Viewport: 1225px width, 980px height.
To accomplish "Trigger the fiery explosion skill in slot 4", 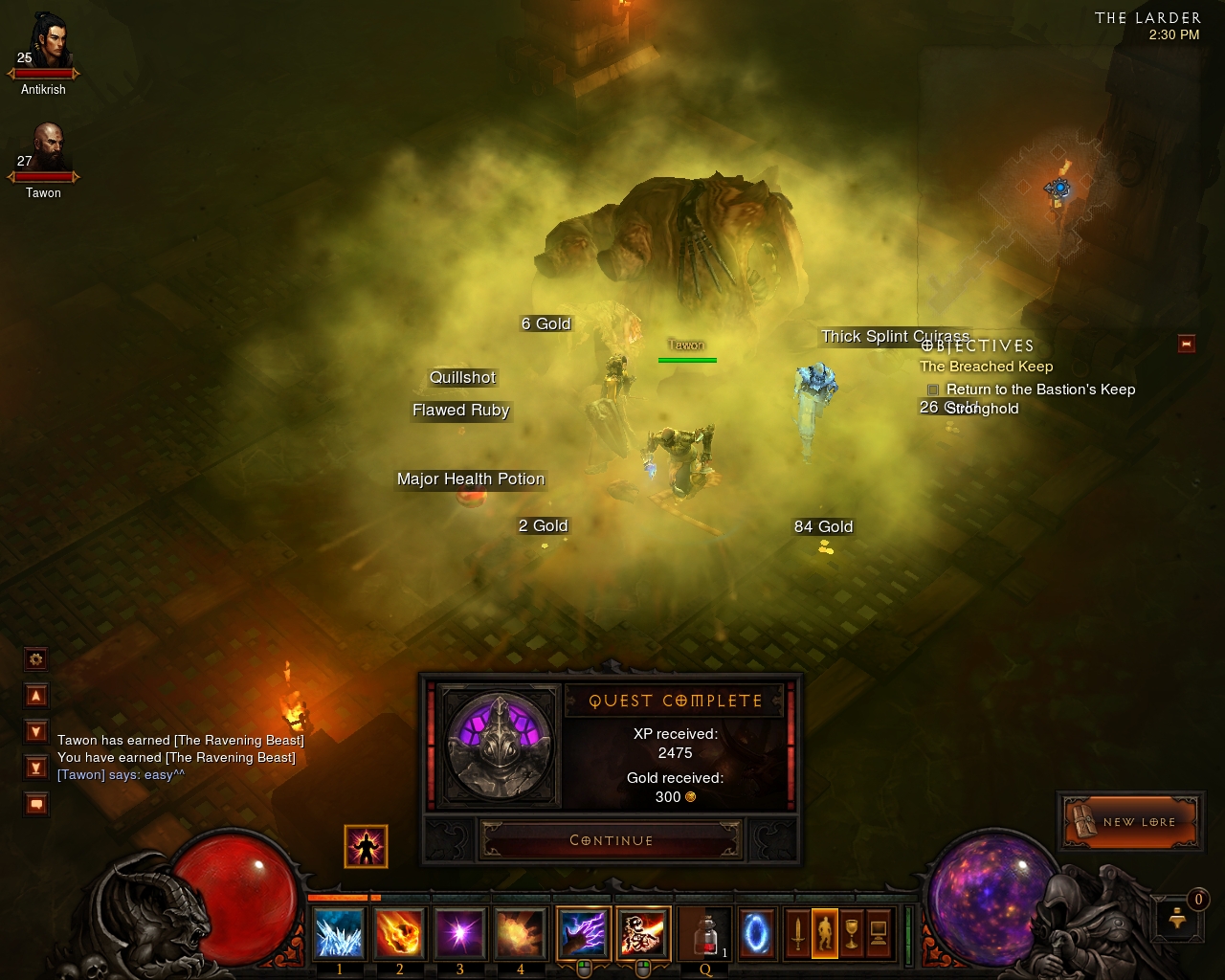I will pos(520,933).
